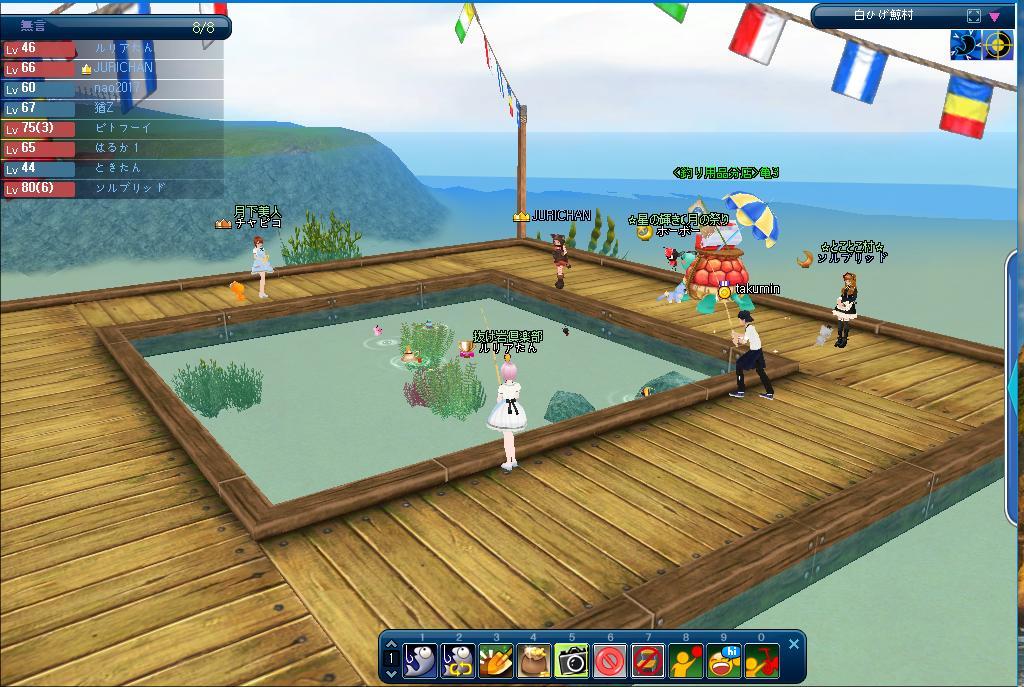Close the hotbar with the X button
1024x687 pixels.
click(x=794, y=645)
